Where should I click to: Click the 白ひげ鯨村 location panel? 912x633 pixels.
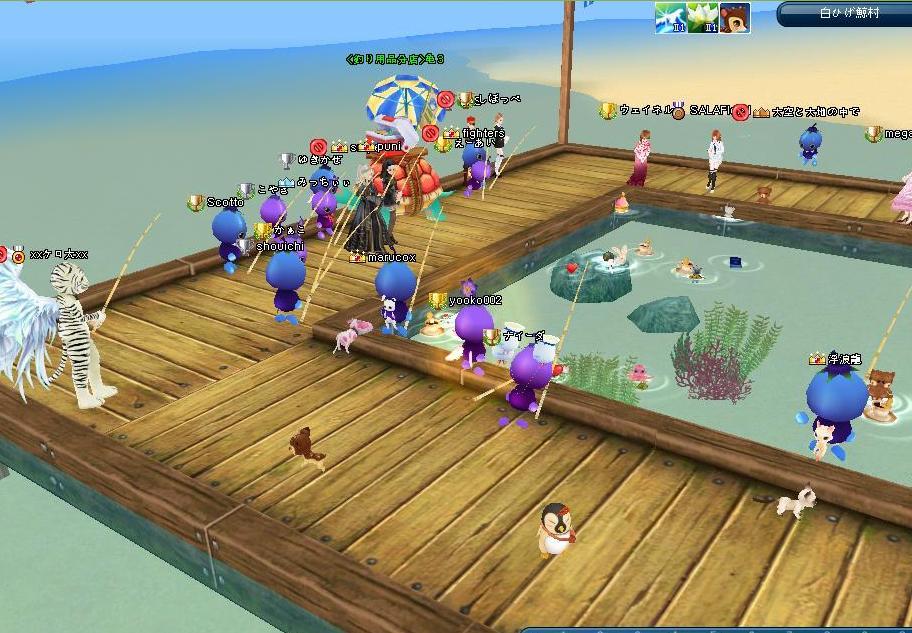click(843, 14)
